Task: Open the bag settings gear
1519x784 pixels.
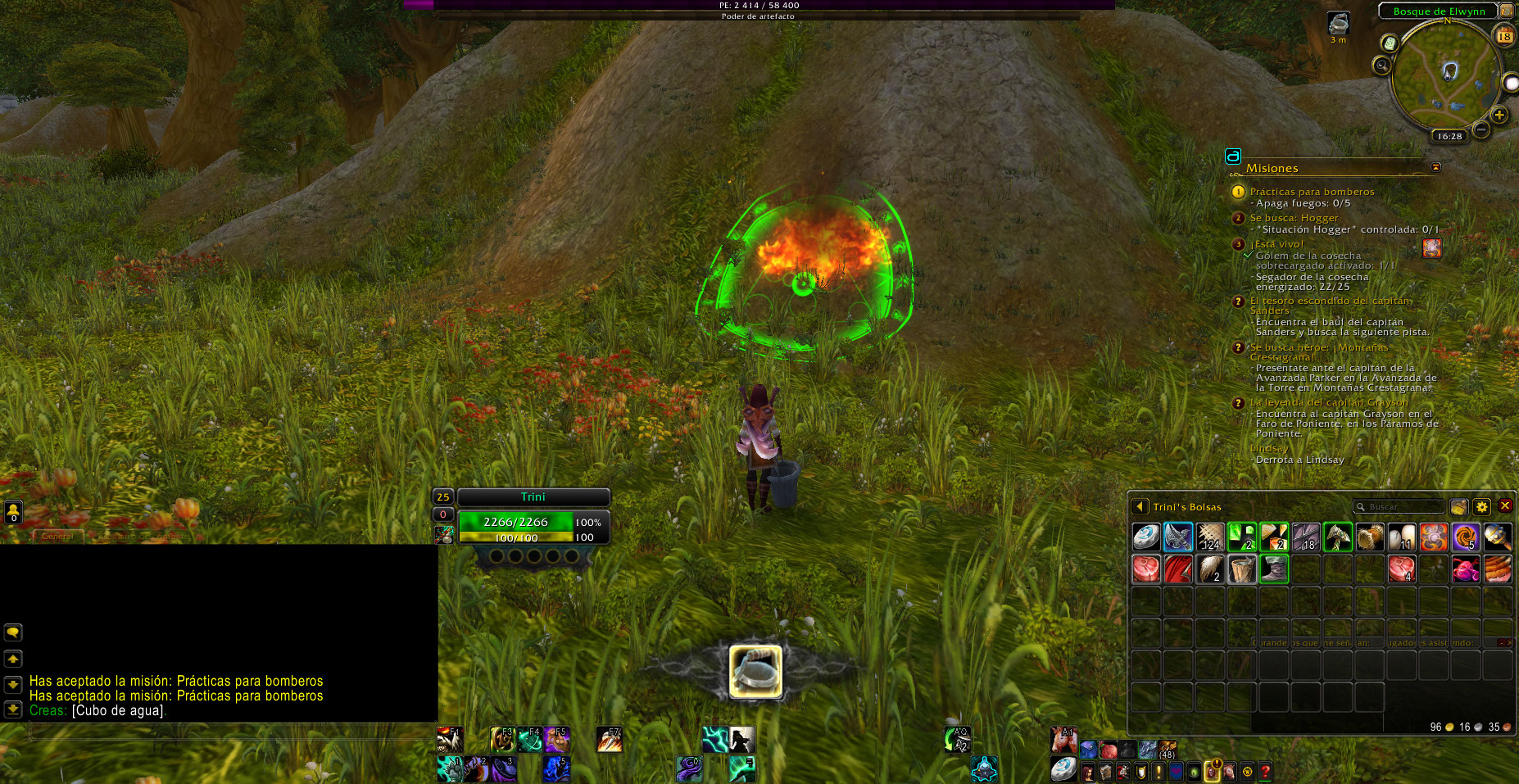Action: point(1481,507)
